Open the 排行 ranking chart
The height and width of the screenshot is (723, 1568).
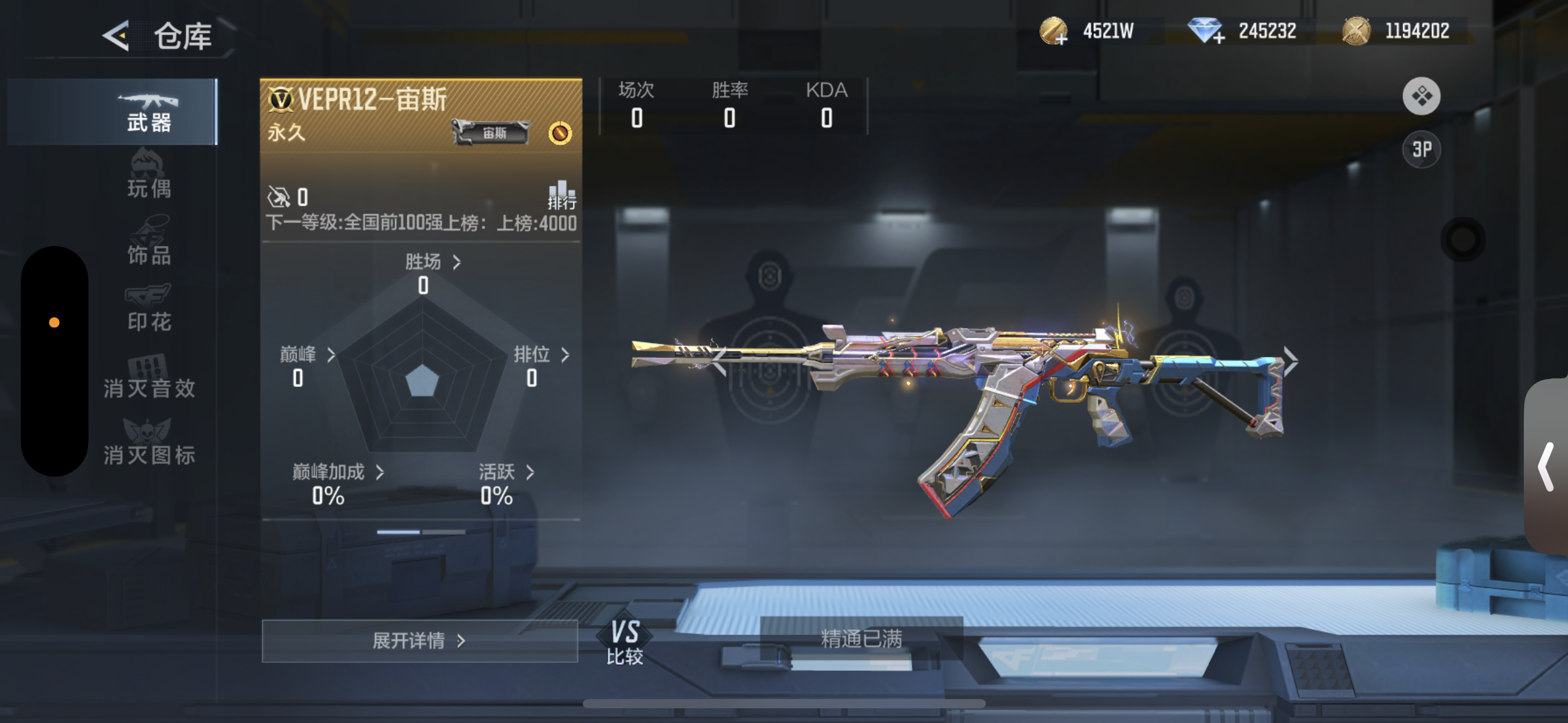561,194
